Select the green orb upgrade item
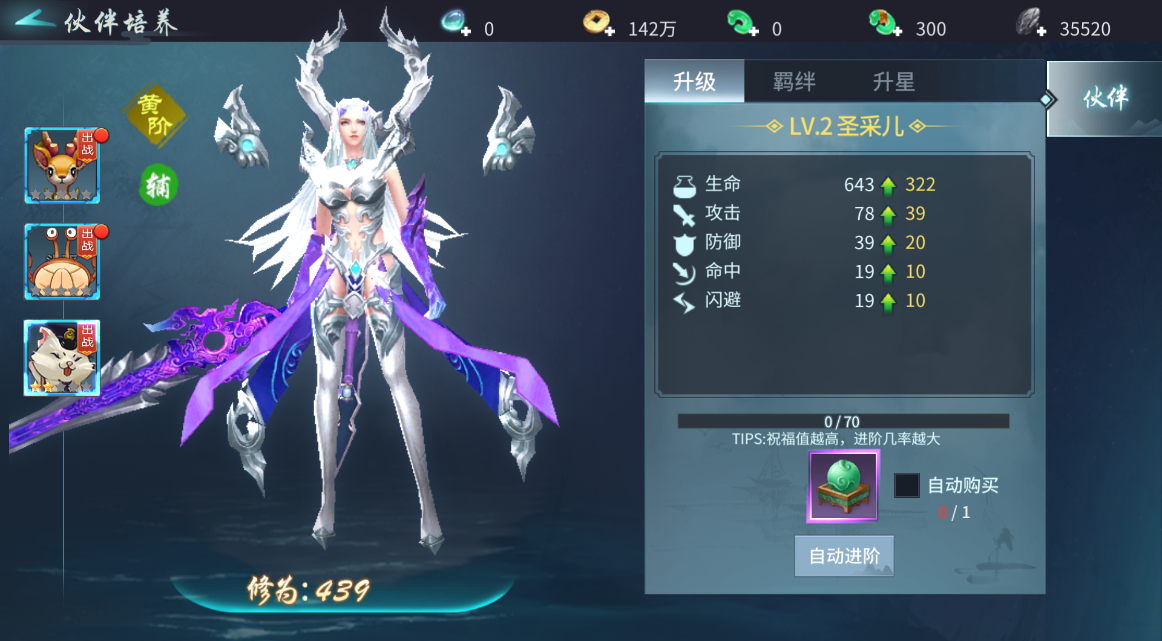Viewport: 1162px width, 641px height. tap(843, 486)
